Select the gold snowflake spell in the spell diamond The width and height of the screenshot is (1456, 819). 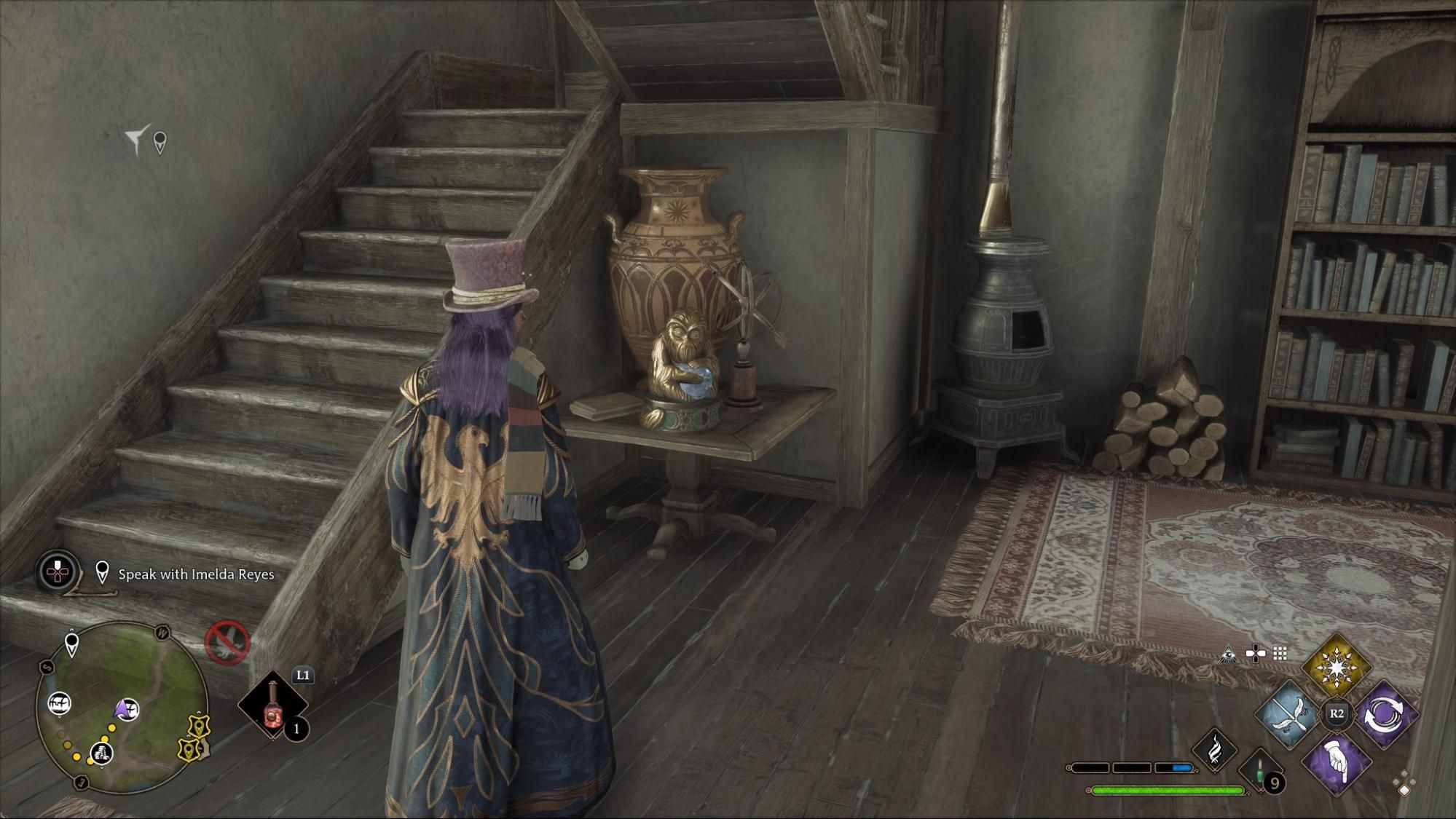1336,667
